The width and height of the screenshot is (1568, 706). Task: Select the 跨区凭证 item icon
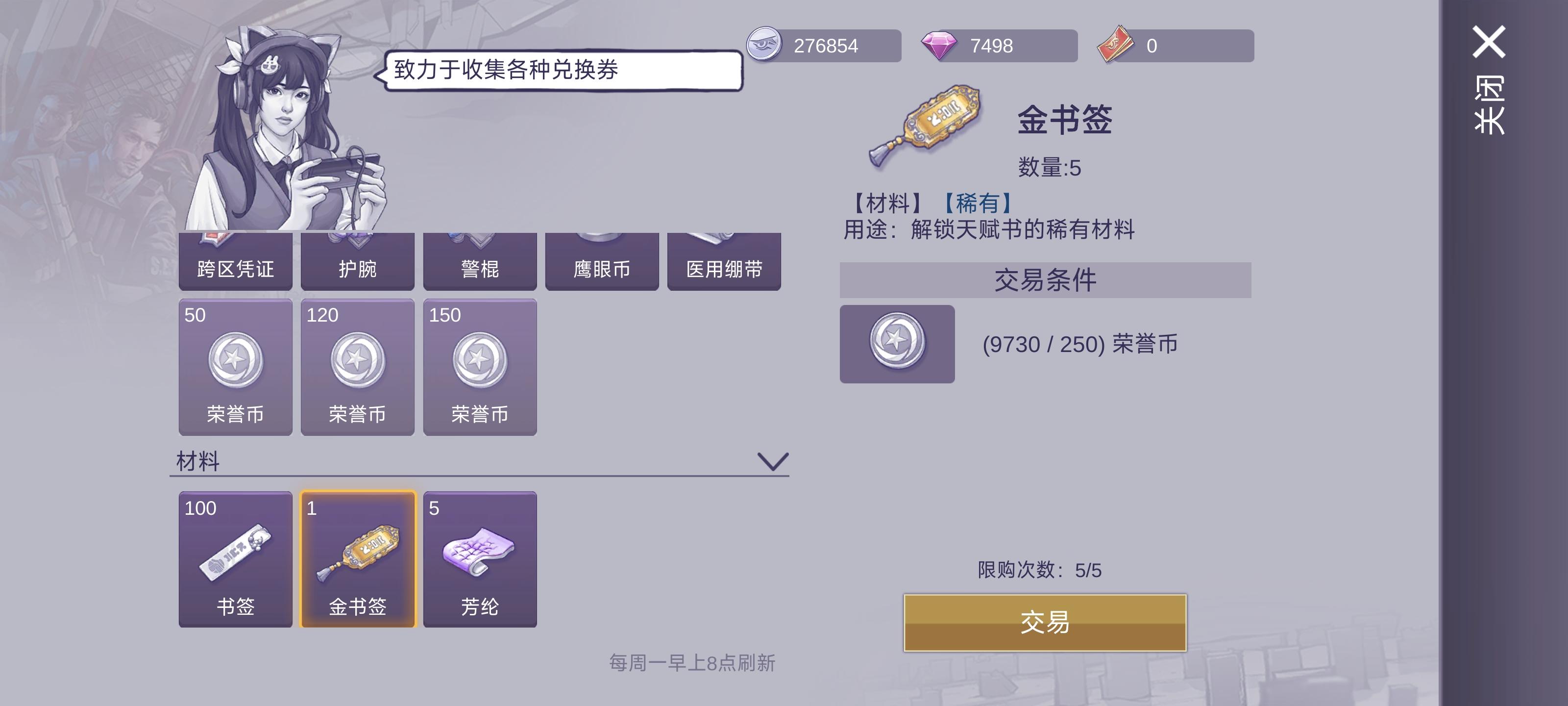[x=235, y=262]
